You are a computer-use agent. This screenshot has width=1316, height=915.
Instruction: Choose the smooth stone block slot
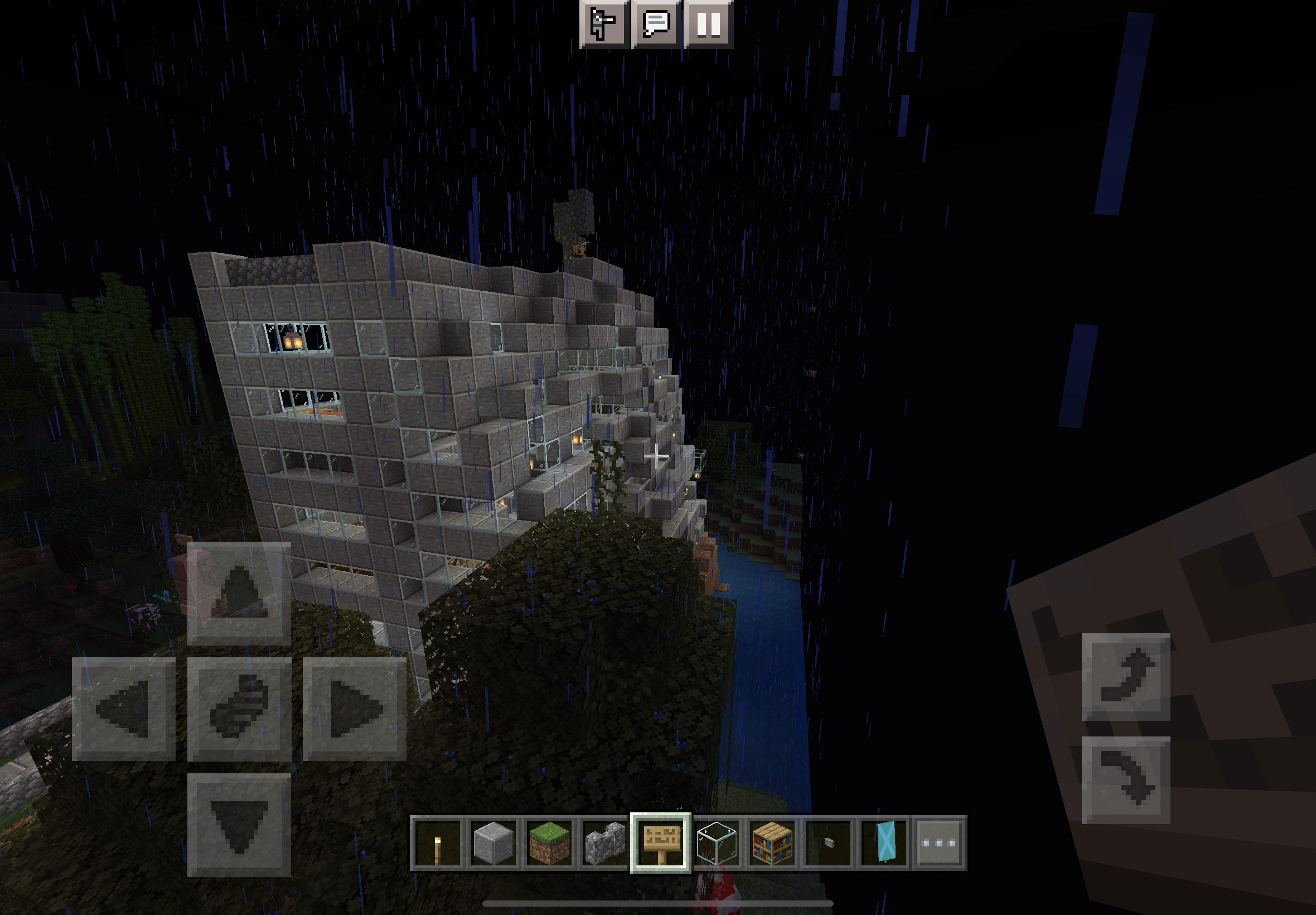[493, 843]
